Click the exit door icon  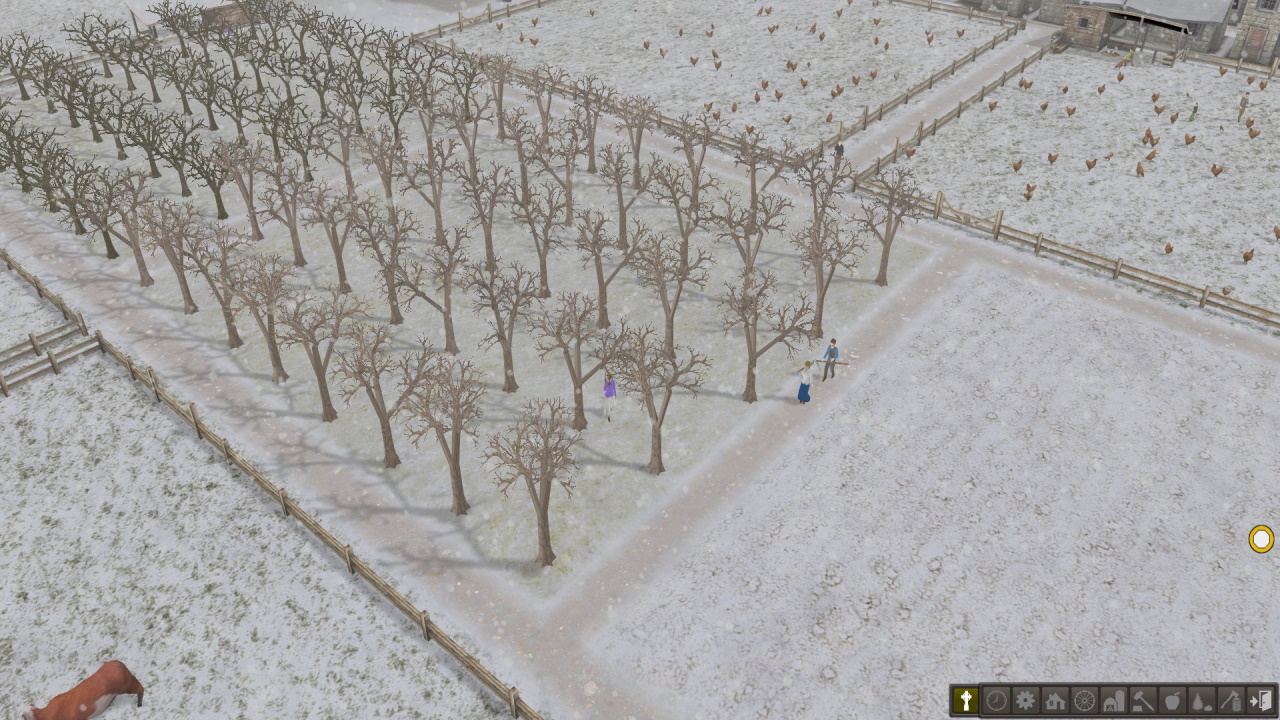1261,700
